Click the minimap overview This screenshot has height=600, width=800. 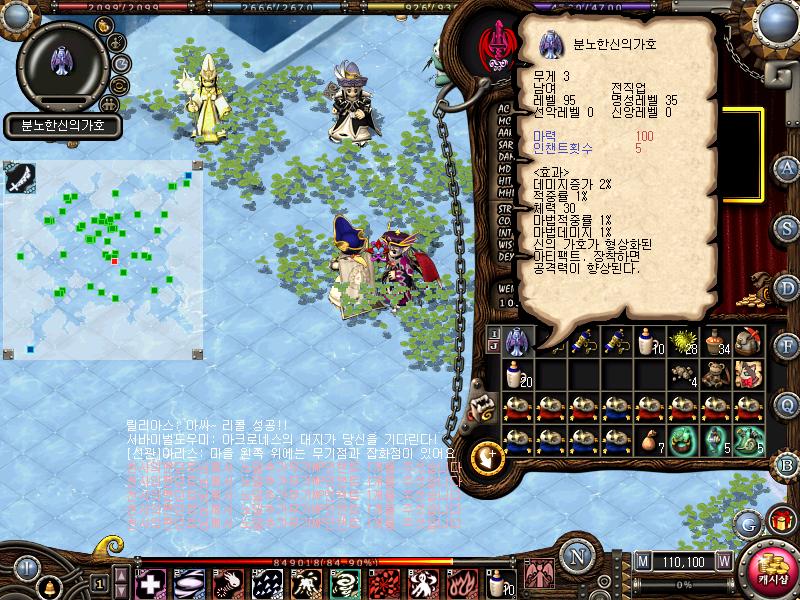coord(103,258)
